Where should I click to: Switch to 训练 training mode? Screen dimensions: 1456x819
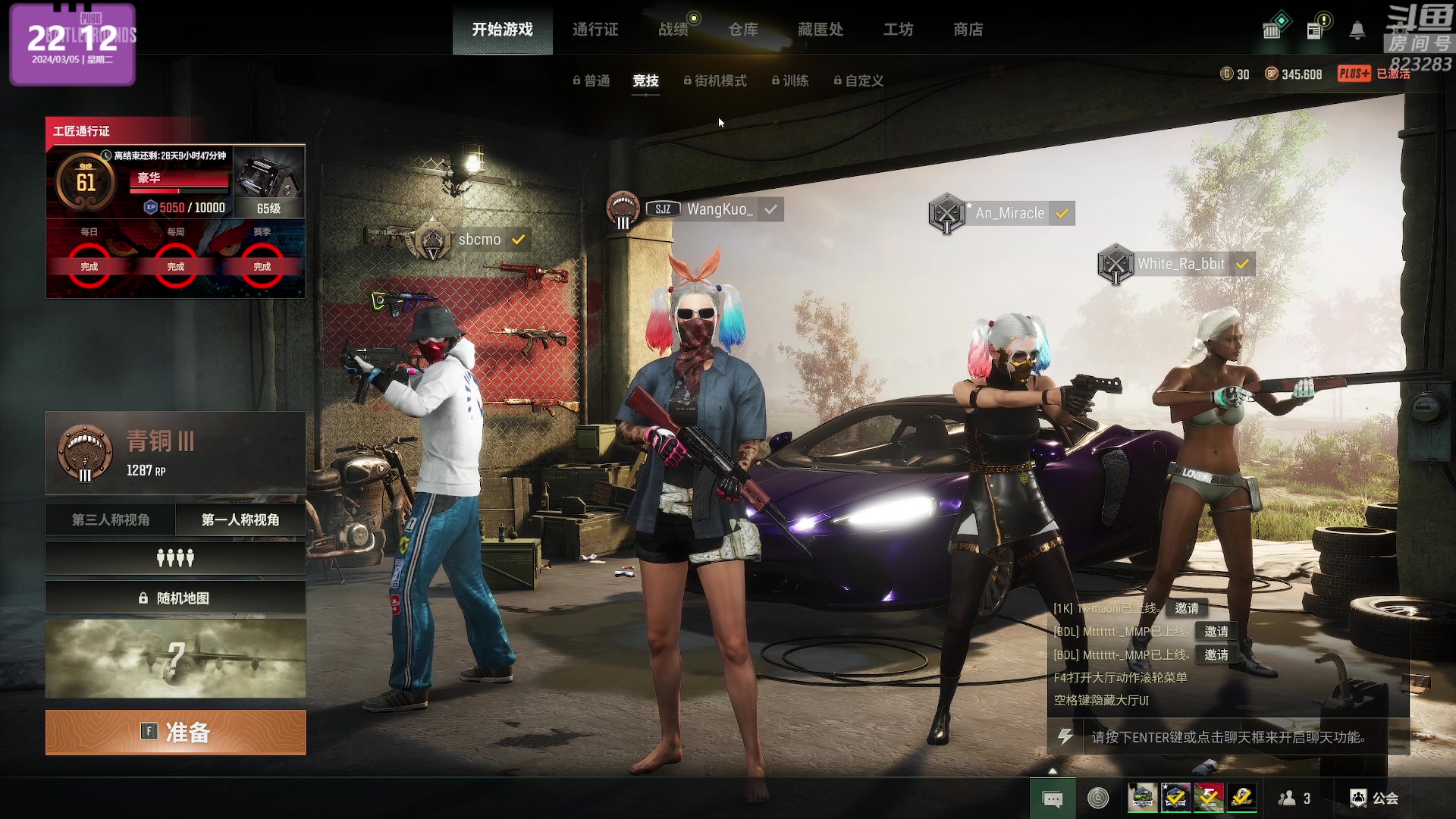point(791,81)
